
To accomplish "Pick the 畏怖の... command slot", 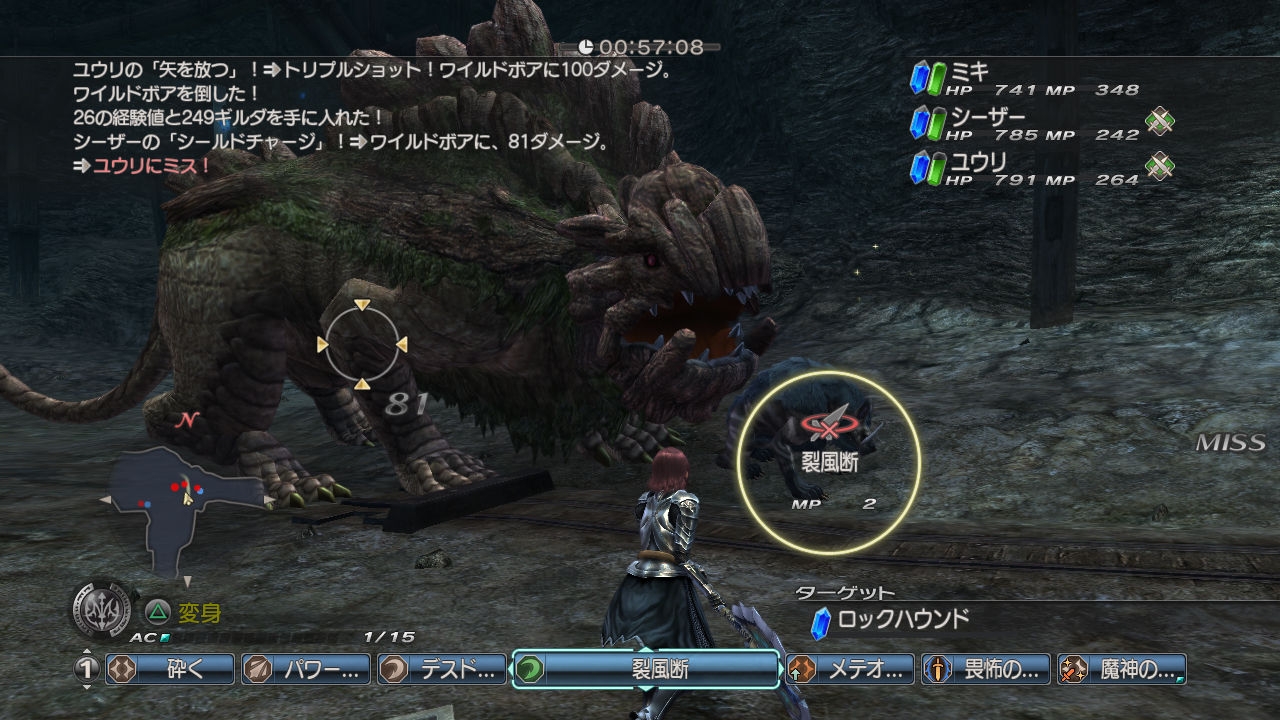I will pos(986,669).
